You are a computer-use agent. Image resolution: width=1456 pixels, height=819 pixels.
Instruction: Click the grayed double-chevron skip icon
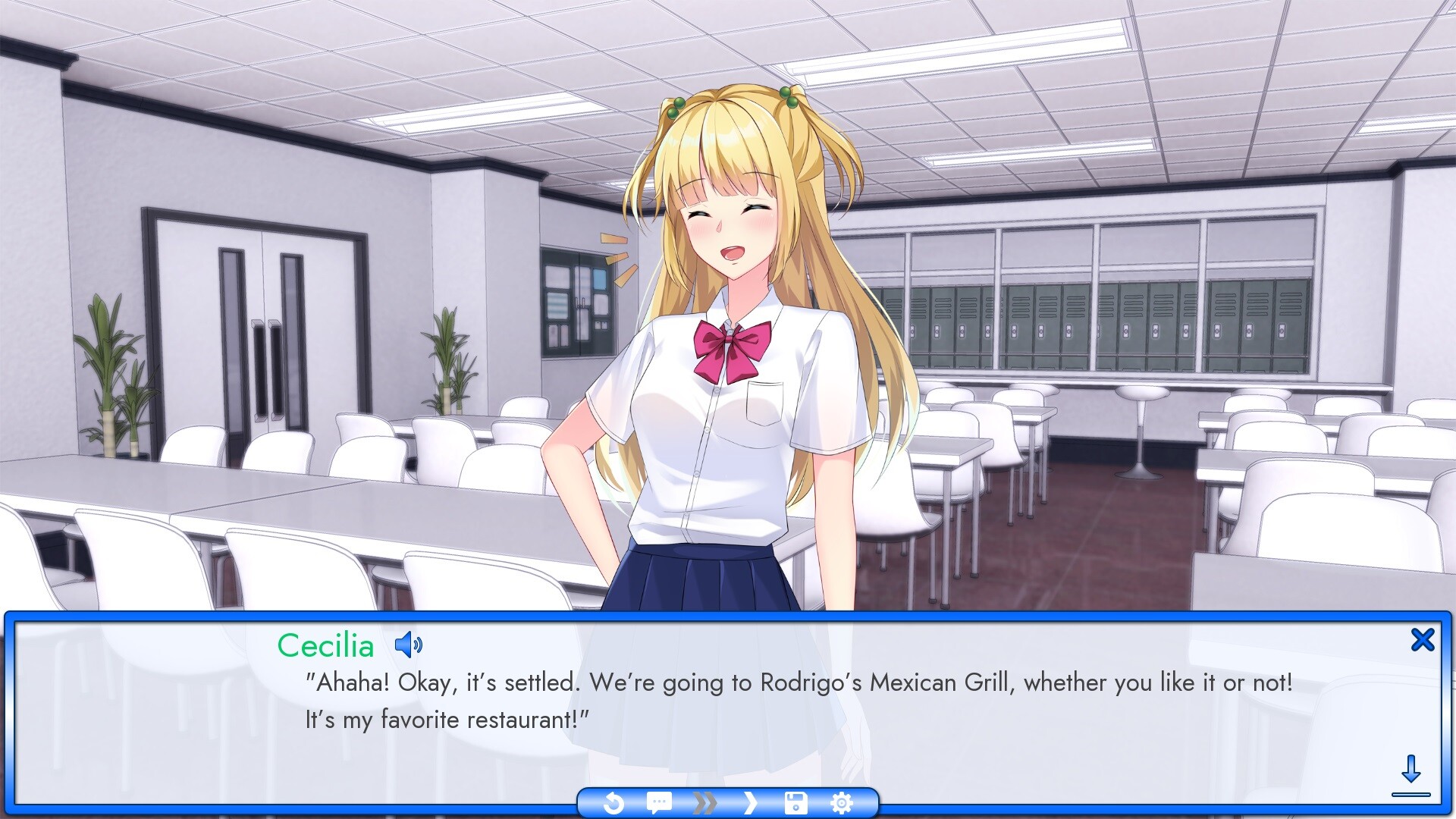(x=704, y=802)
